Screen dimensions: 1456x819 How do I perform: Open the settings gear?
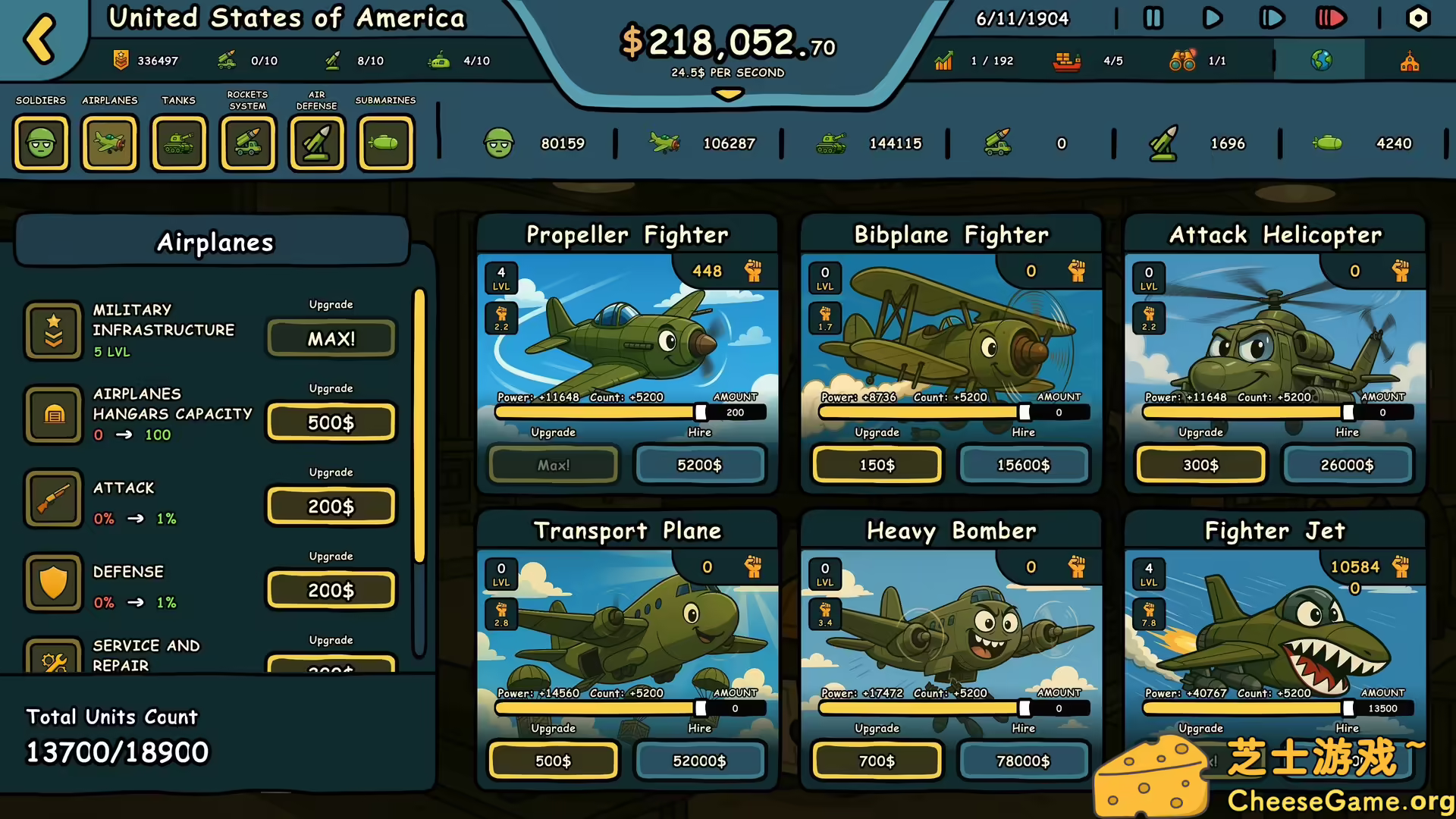click(1417, 18)
